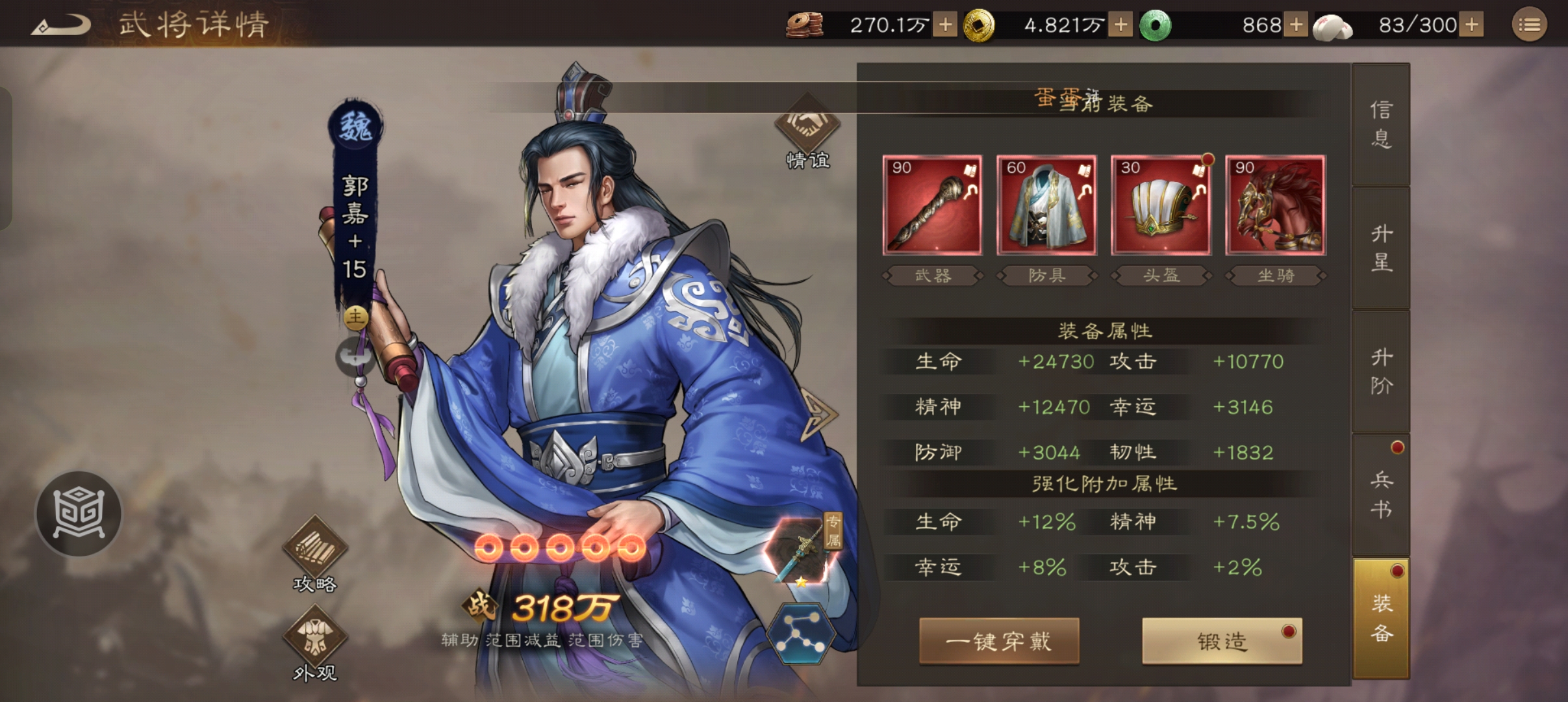Open the 兵书 war manual tab
This screenshot has height=702, width=1568.
click(1381, 495)
